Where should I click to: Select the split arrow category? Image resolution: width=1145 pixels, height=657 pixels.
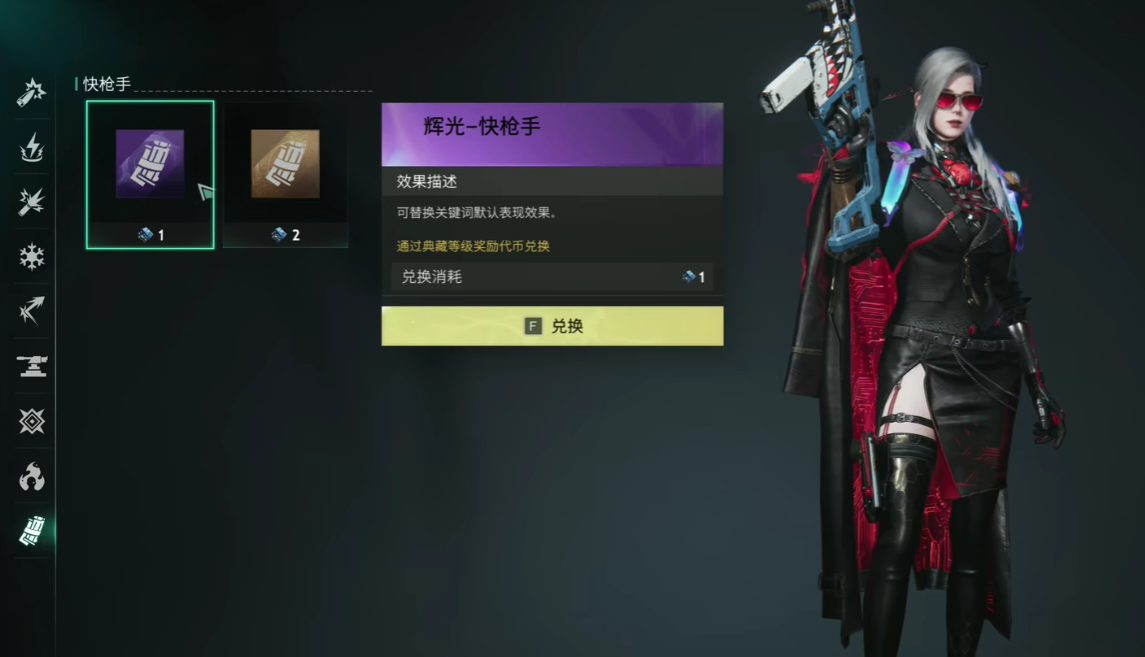tap(32, 311)
